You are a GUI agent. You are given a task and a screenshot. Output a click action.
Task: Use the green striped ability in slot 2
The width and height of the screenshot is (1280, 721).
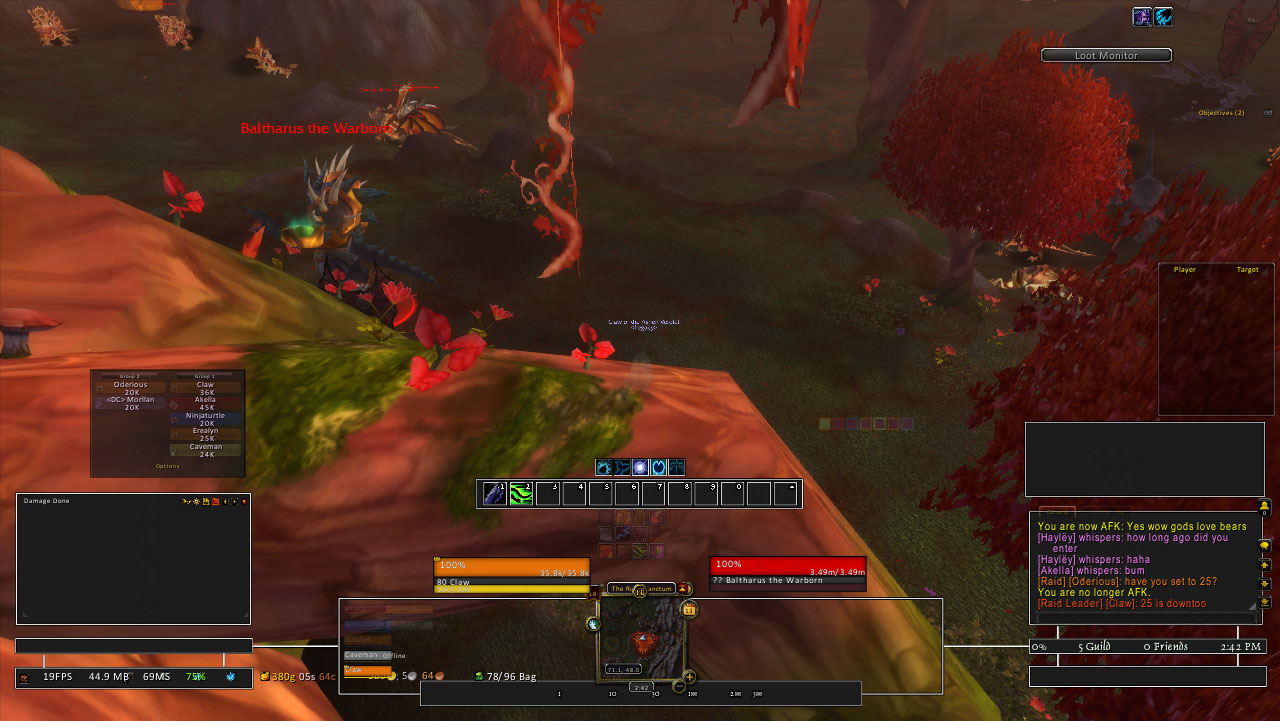(x=521, y=493)
